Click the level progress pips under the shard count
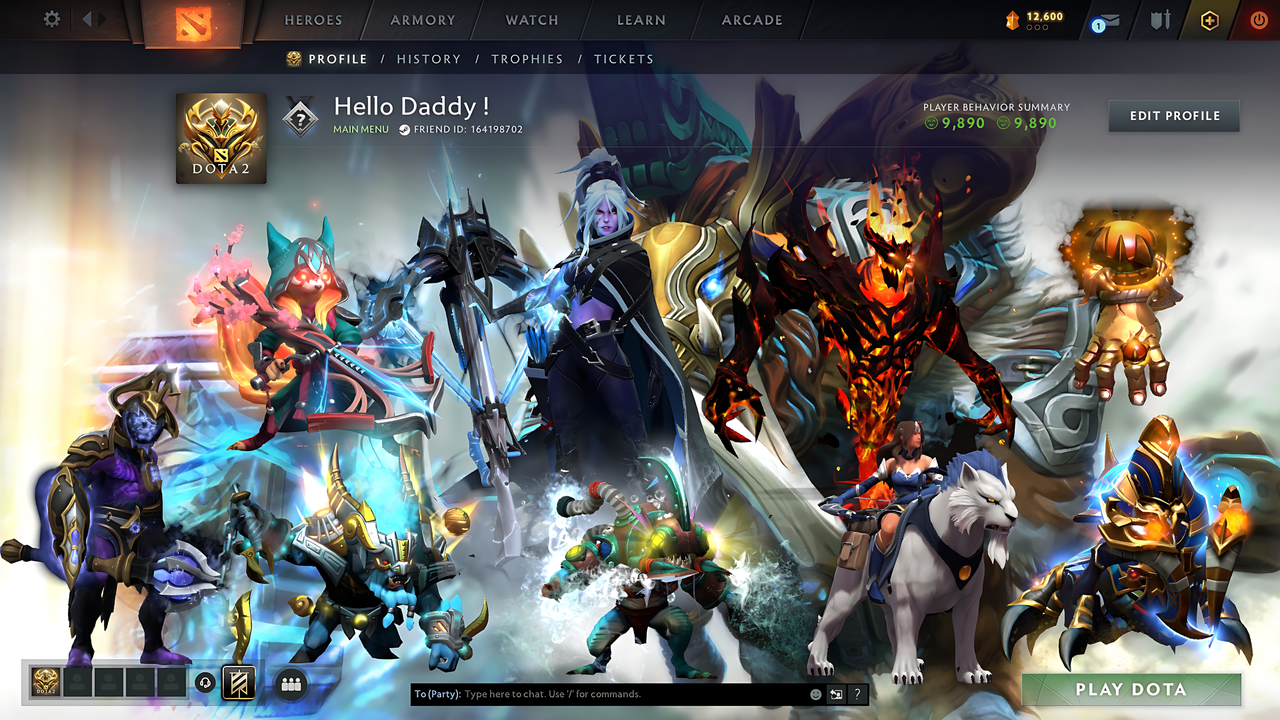 [x=1036, y=27]
